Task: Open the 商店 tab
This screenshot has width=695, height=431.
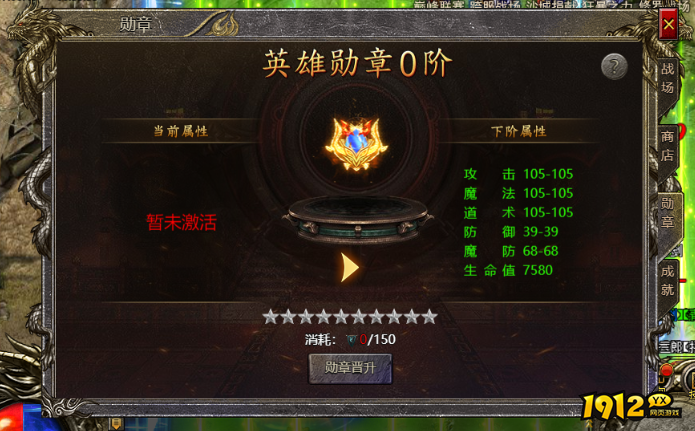Action: pyautogui.click(x=667, y=146)
